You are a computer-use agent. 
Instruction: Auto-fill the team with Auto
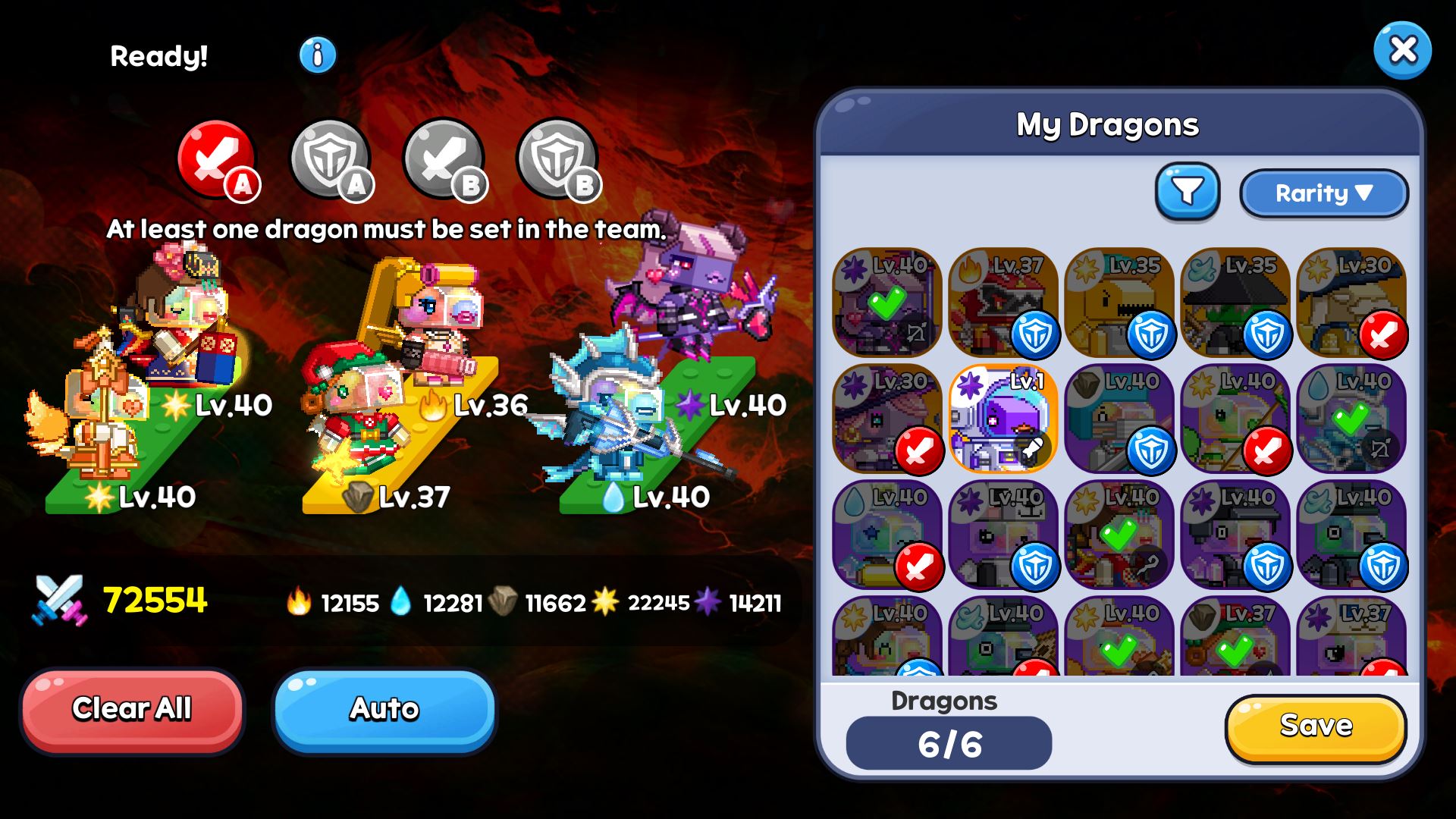pyautogui.click(x=384, y=710)
